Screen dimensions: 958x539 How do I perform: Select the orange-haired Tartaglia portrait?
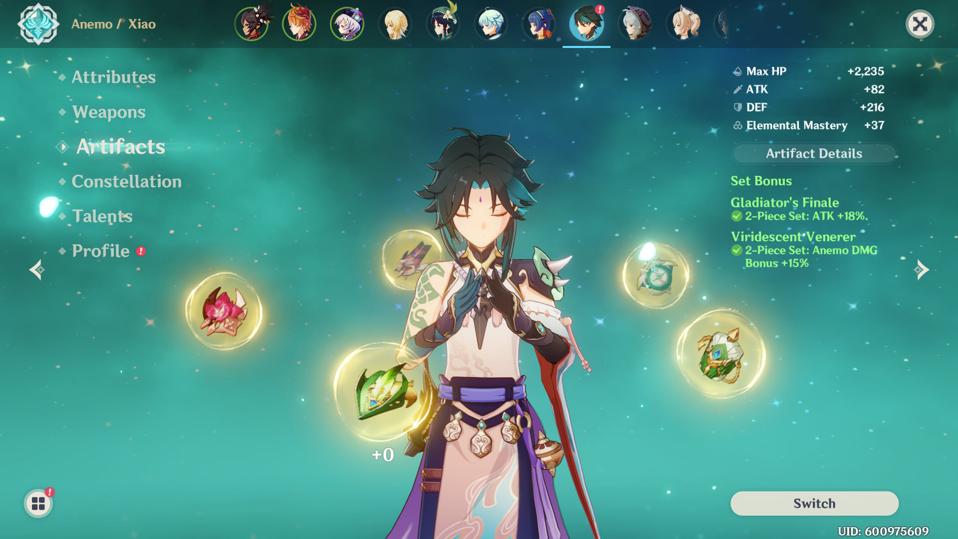tap(299, 23)
